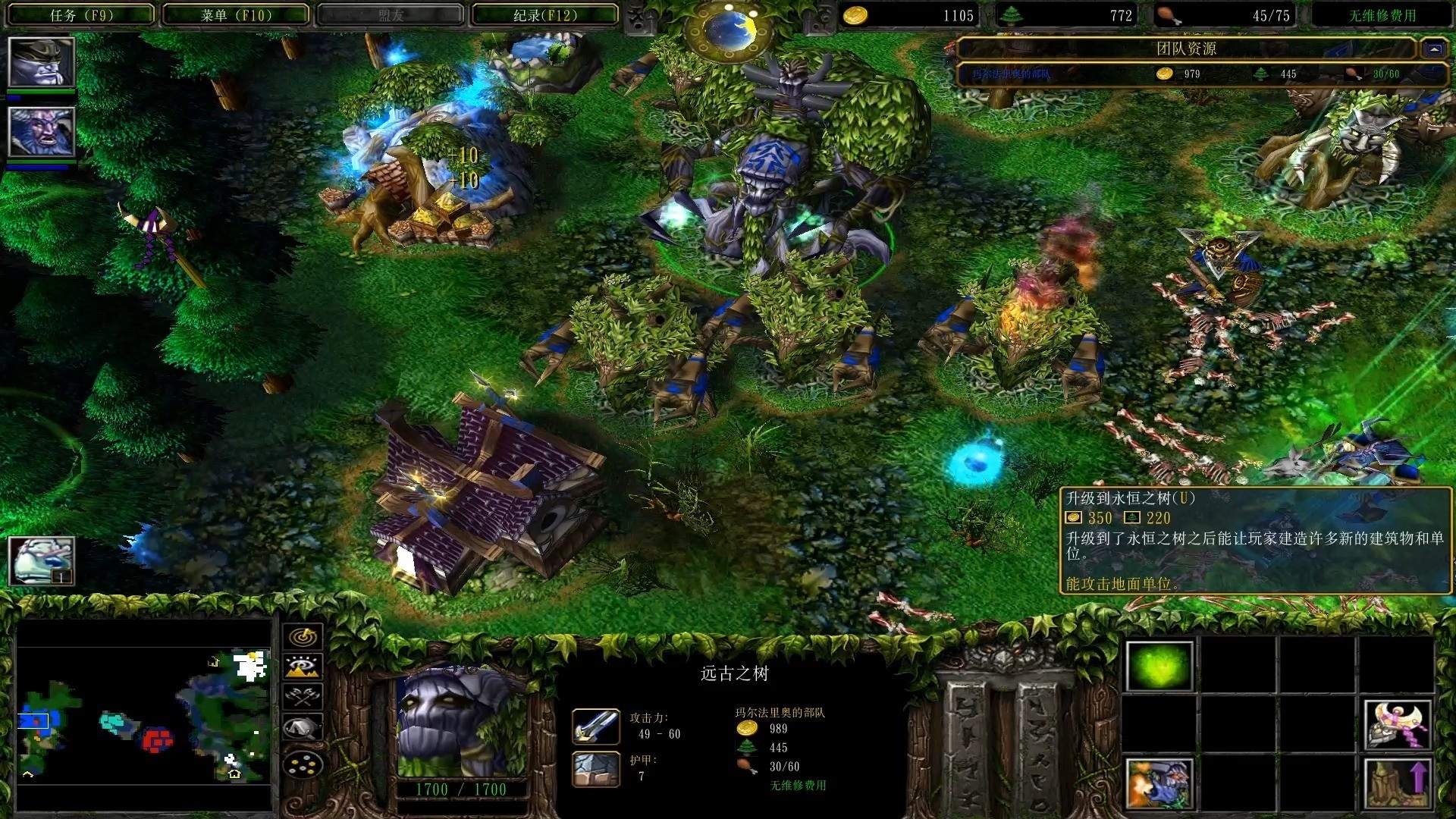Screen dimensions: 1456x819
Task: Select the second hero portrait icon
Action: point(41,132)
